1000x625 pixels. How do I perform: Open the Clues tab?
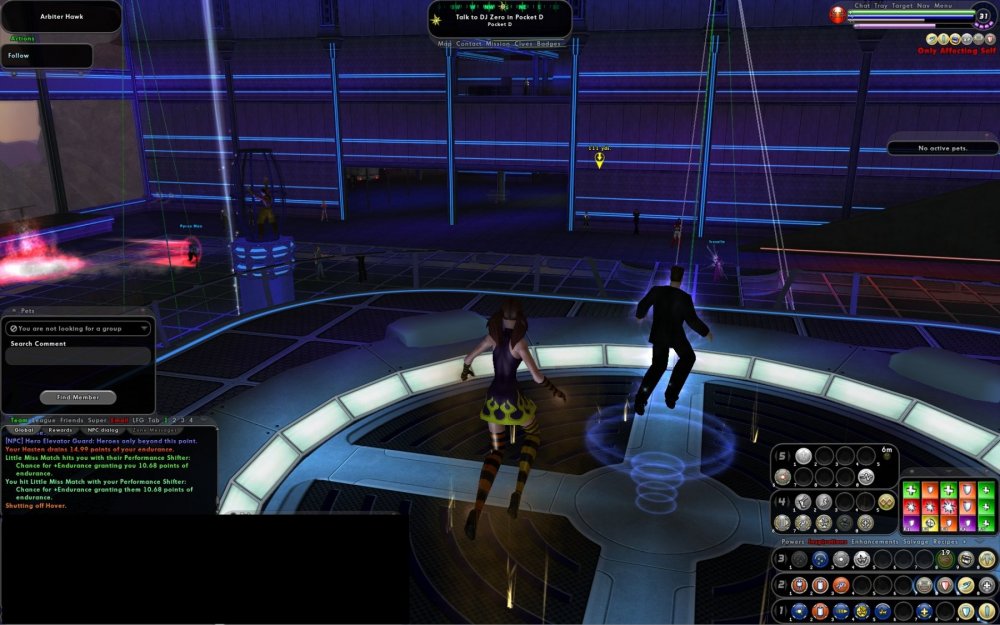(x=523, y=44)
